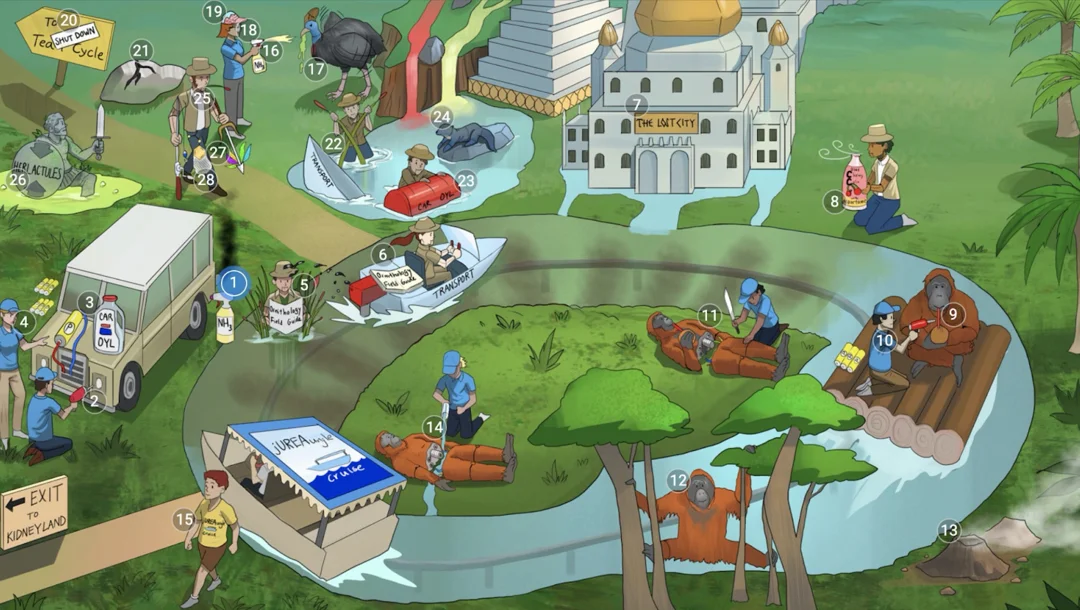1080x610 pixels.
Task: Select marker 26 on the Heraclutes statue
Action: [17, 180]
